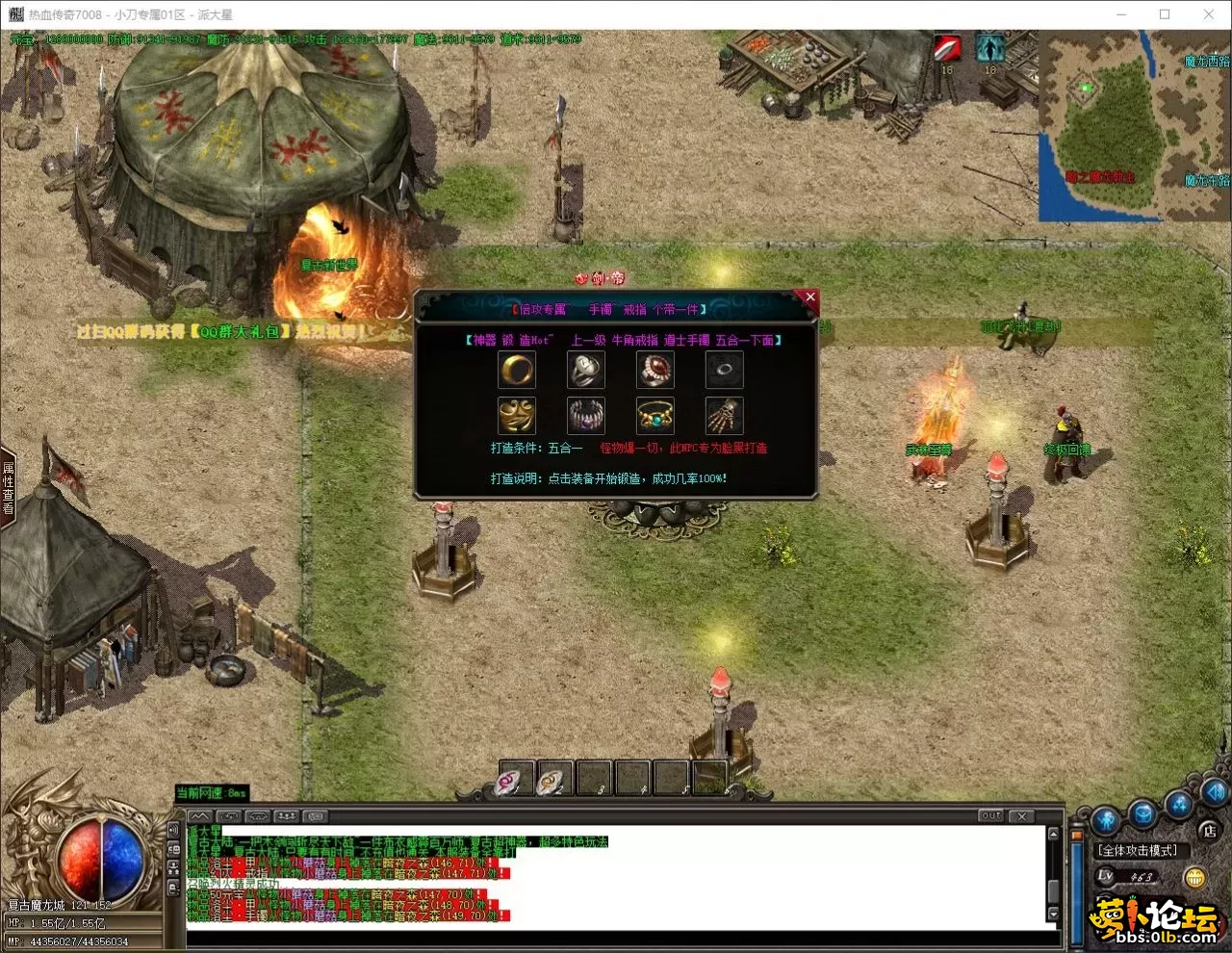This screenshot has width=1232, height=953.
Task: Pick the red ruby ring
Action: (x=654, y=370)
